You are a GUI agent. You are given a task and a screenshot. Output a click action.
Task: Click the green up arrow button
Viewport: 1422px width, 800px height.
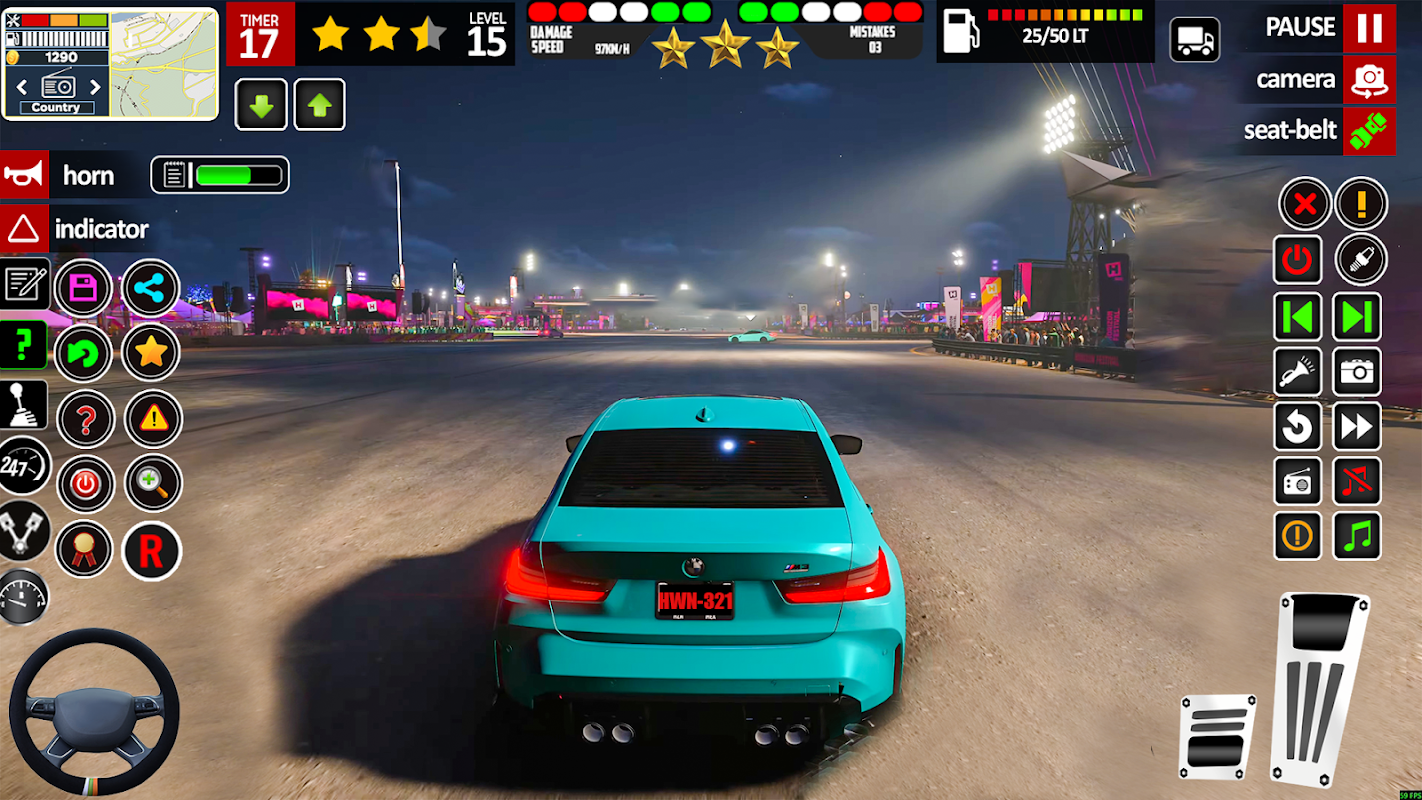point(319,105)
